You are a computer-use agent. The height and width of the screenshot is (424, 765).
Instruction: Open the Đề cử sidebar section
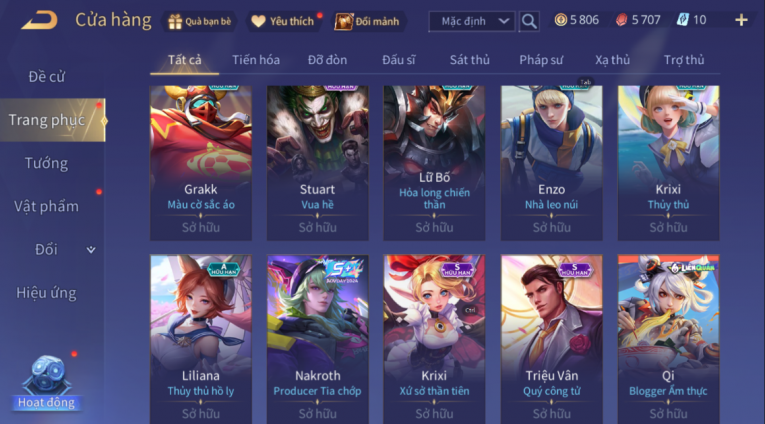click(x=47, y=77)
